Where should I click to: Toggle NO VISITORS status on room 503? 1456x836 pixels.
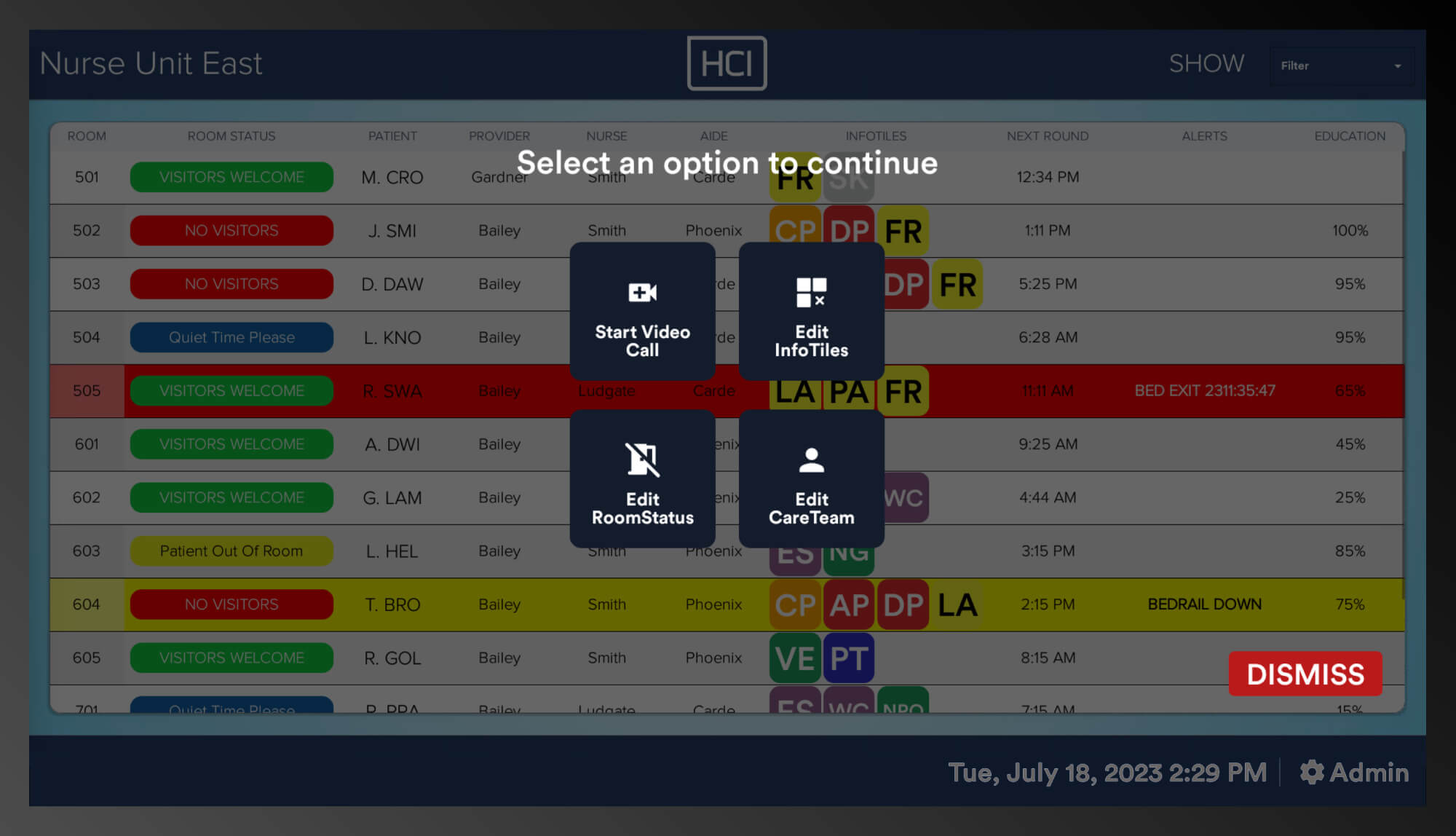(x=231, y=283)
